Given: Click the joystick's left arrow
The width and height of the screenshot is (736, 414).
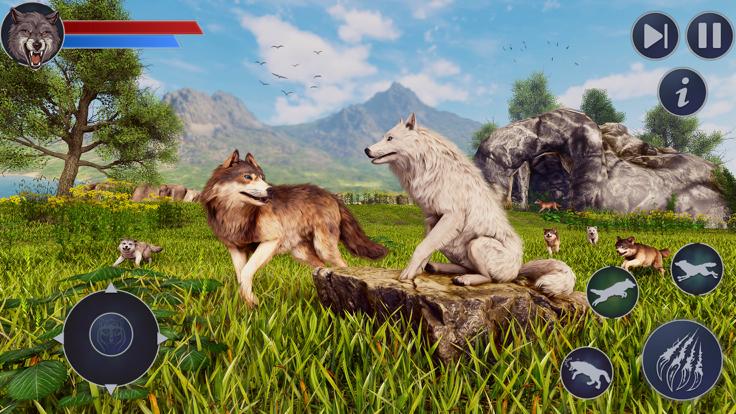Looking at the screenshot, I should [x=60, y=338].
